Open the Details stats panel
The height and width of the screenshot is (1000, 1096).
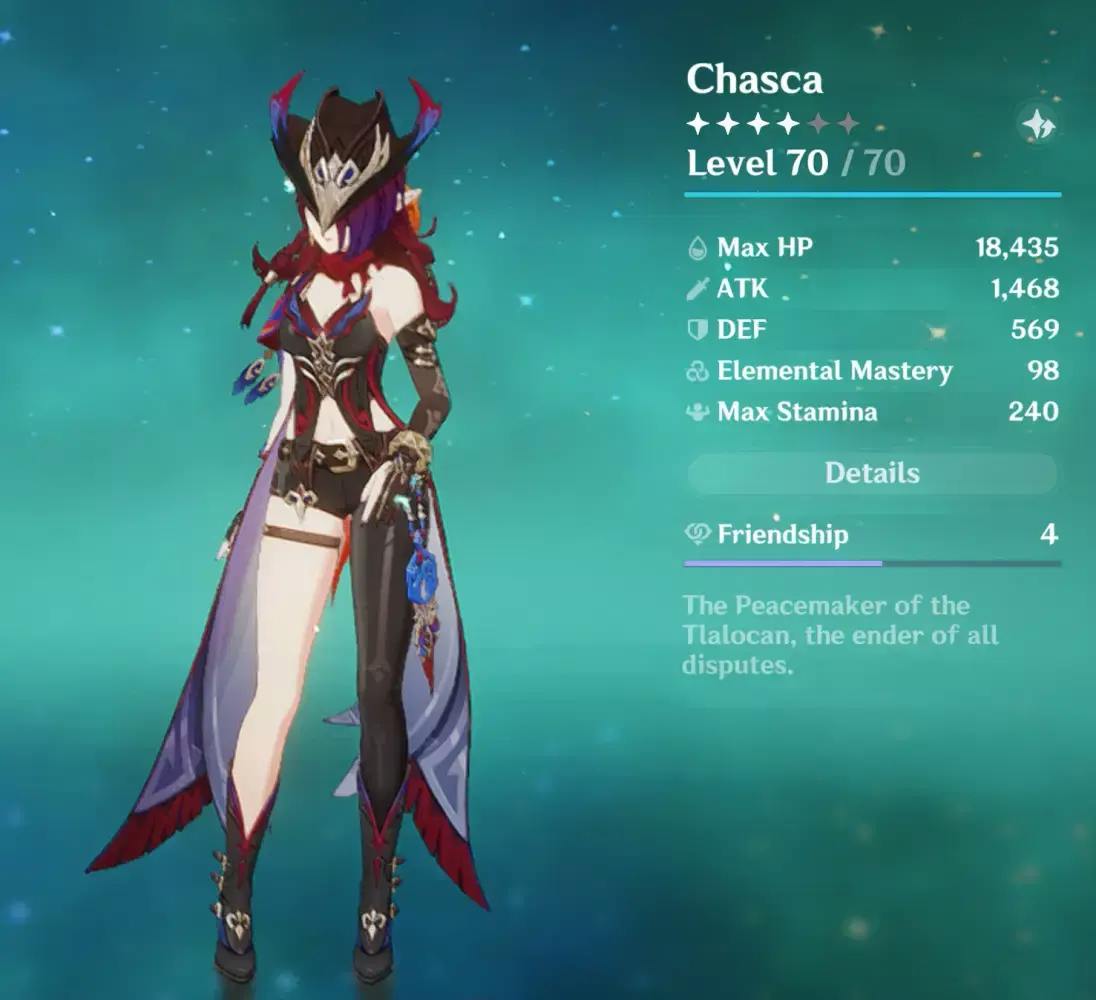pos(871,473)
